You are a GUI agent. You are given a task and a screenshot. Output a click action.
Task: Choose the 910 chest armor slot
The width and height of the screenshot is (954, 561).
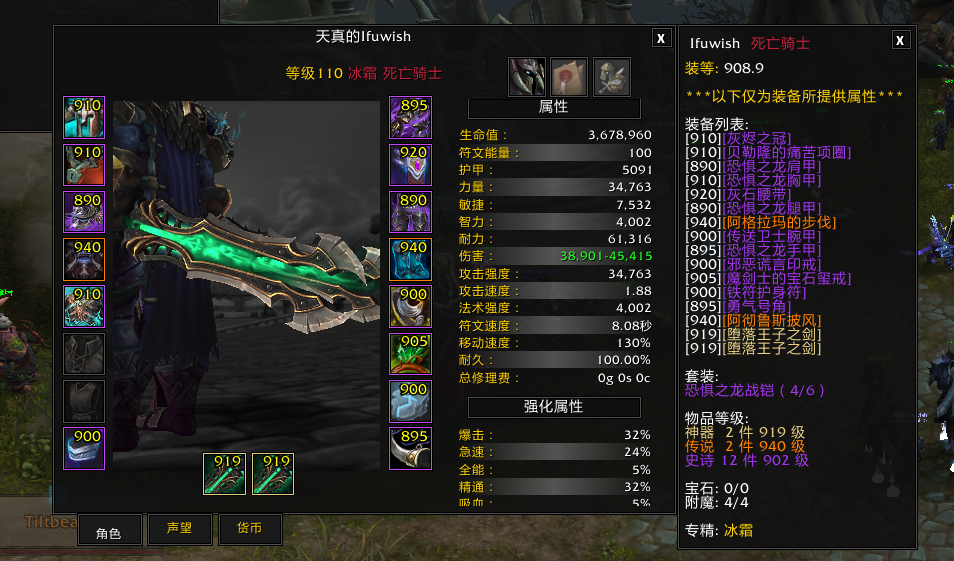(84, 307)
